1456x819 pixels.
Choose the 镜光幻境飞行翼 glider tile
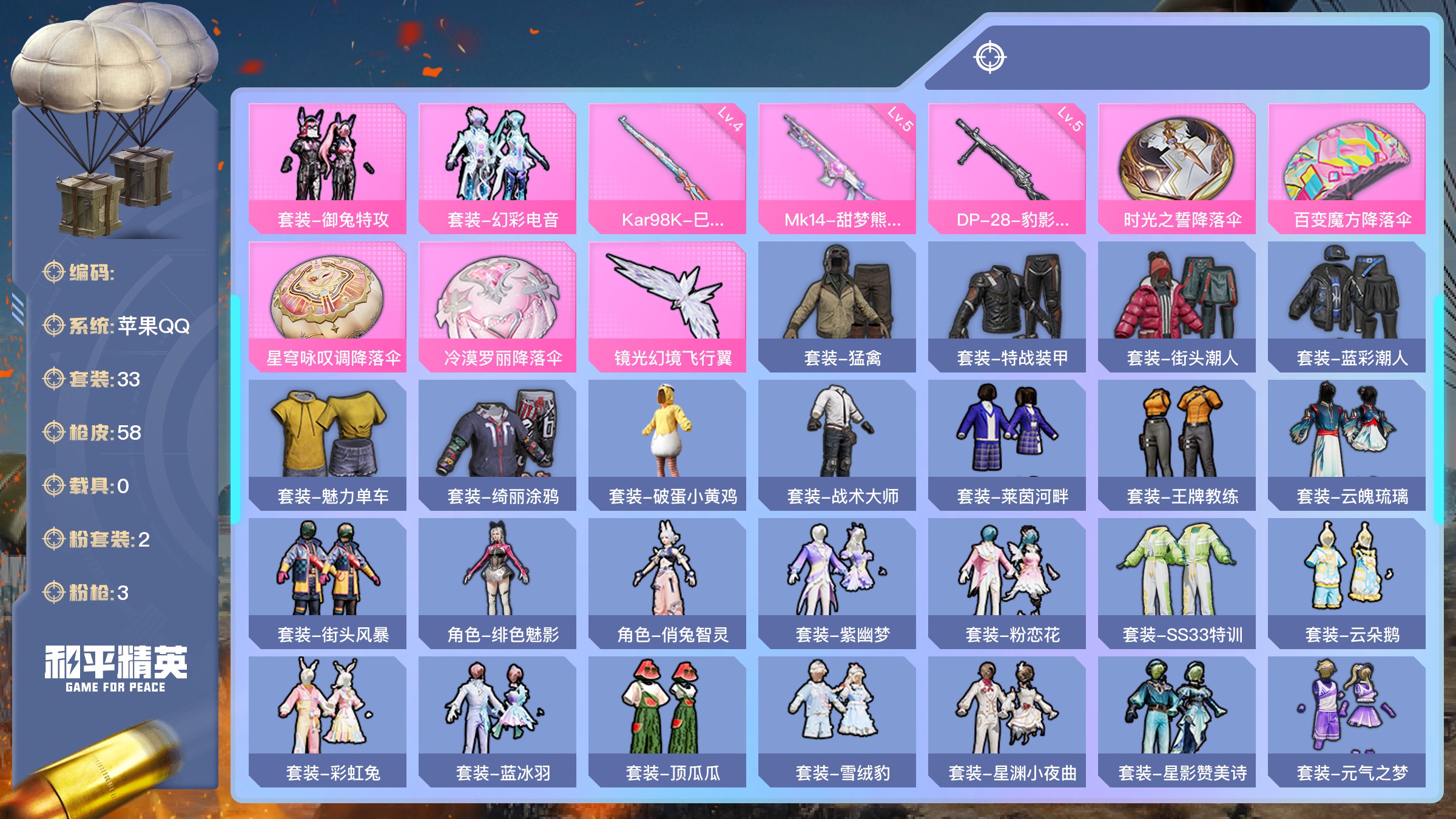[667, 306]
